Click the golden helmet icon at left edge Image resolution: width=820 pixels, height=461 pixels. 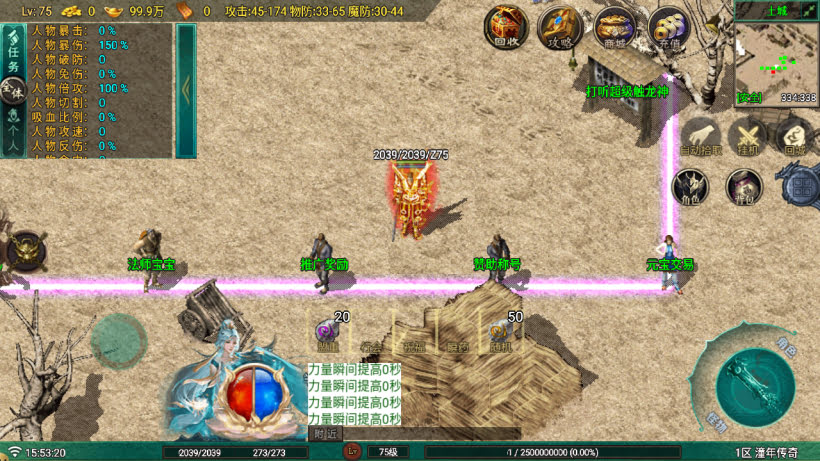click(x=24, y=250)
